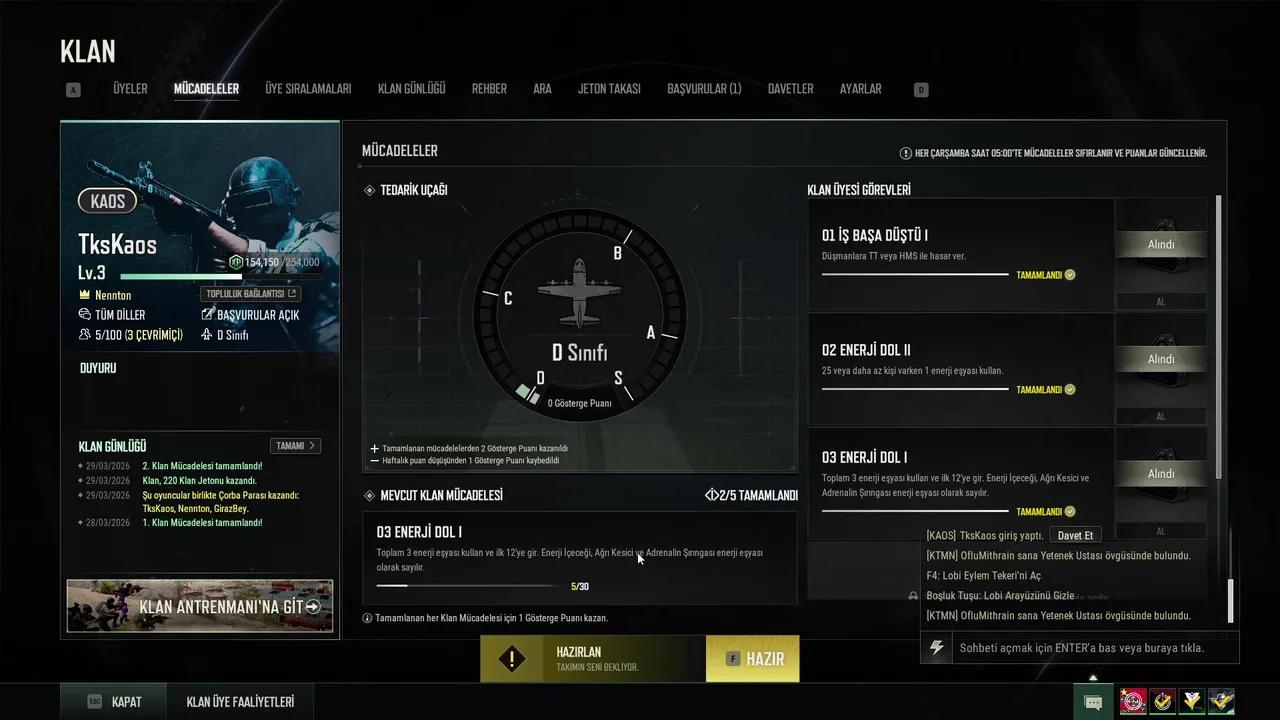Switch to the ÜYELER tab
Screen dimensions: 1280x720
[x=129, y=88]
